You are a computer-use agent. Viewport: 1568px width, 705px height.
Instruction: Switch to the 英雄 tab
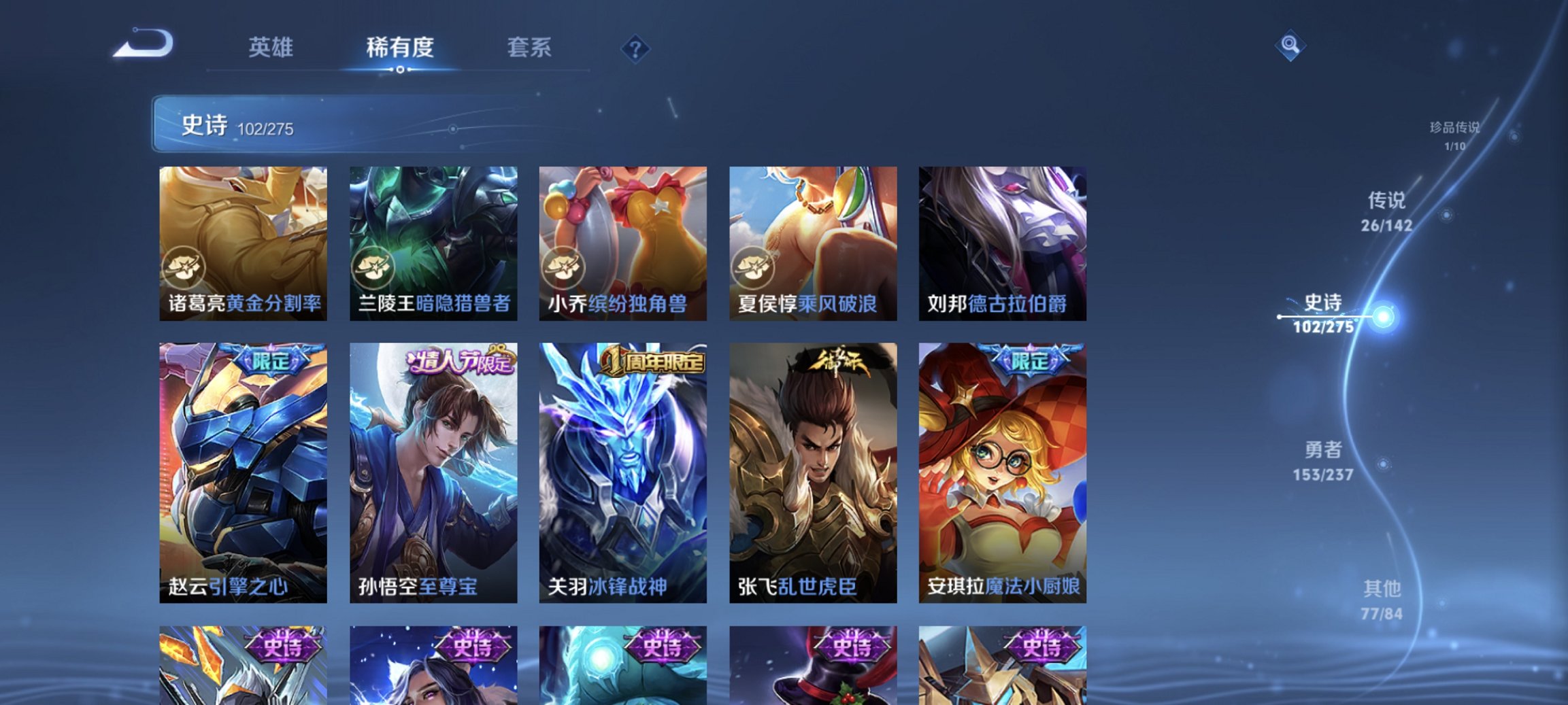pyautogui.click(x=272, y=48)
